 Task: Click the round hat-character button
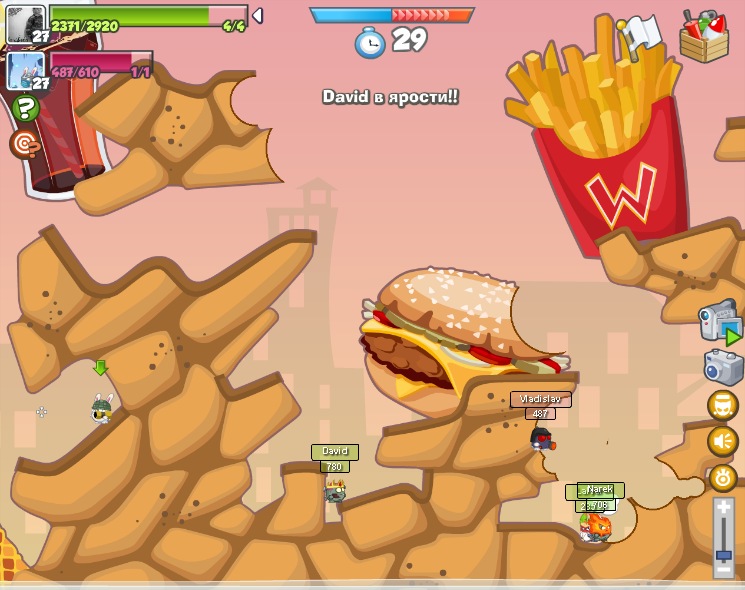[x=722, y=405]
